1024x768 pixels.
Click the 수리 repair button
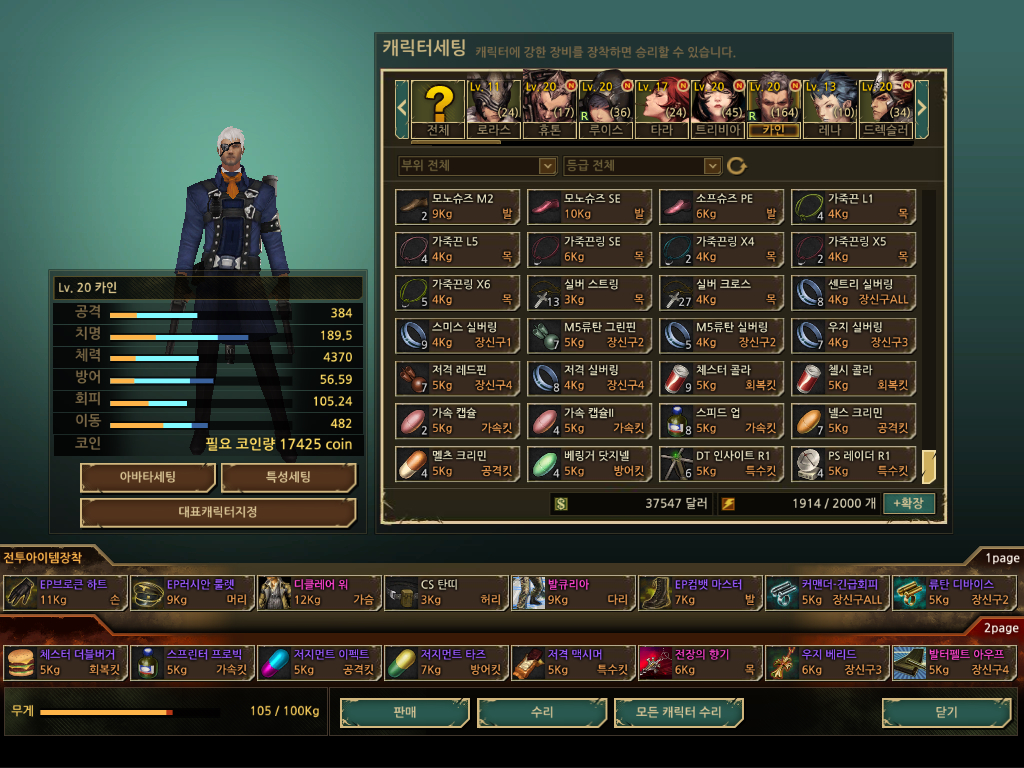click(542, 712)
